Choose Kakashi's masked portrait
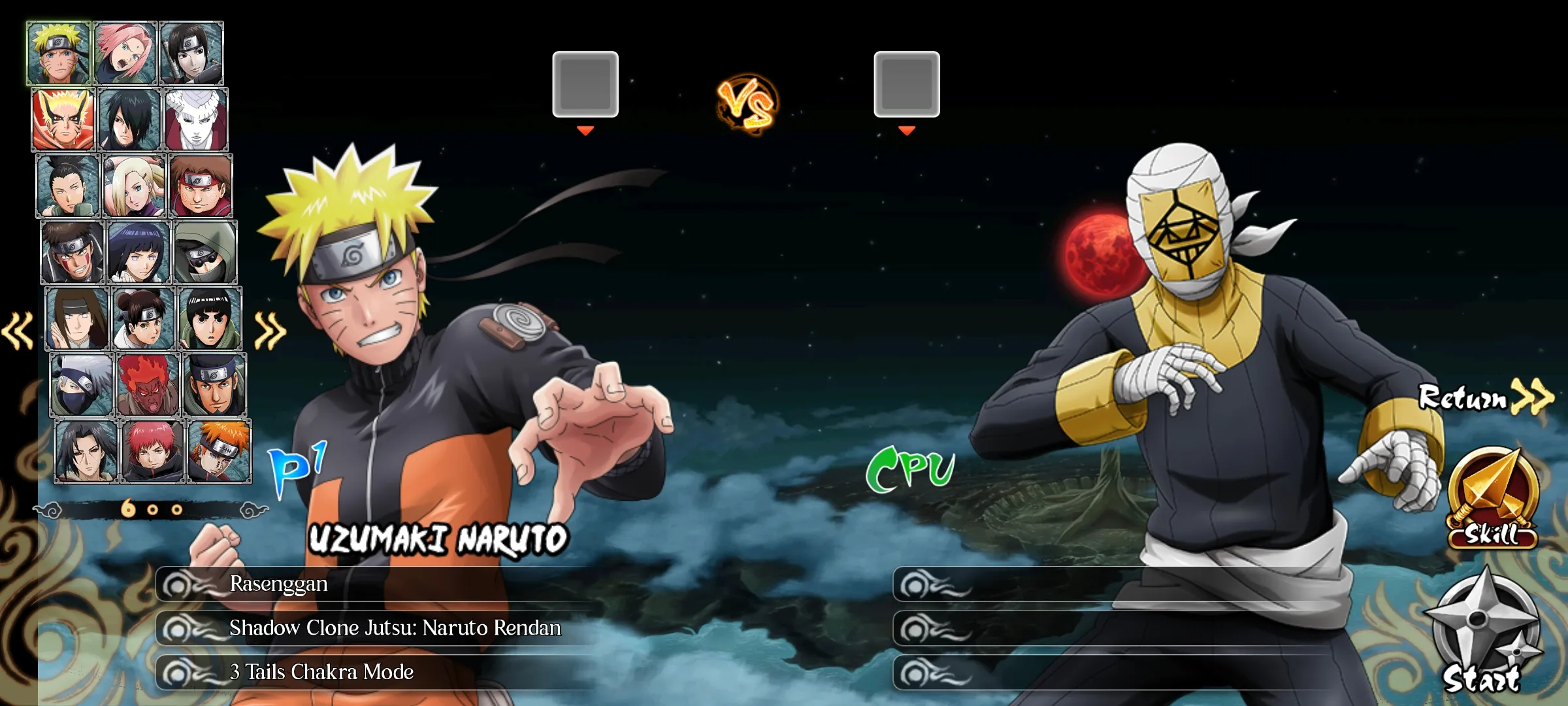 [82, 385]
